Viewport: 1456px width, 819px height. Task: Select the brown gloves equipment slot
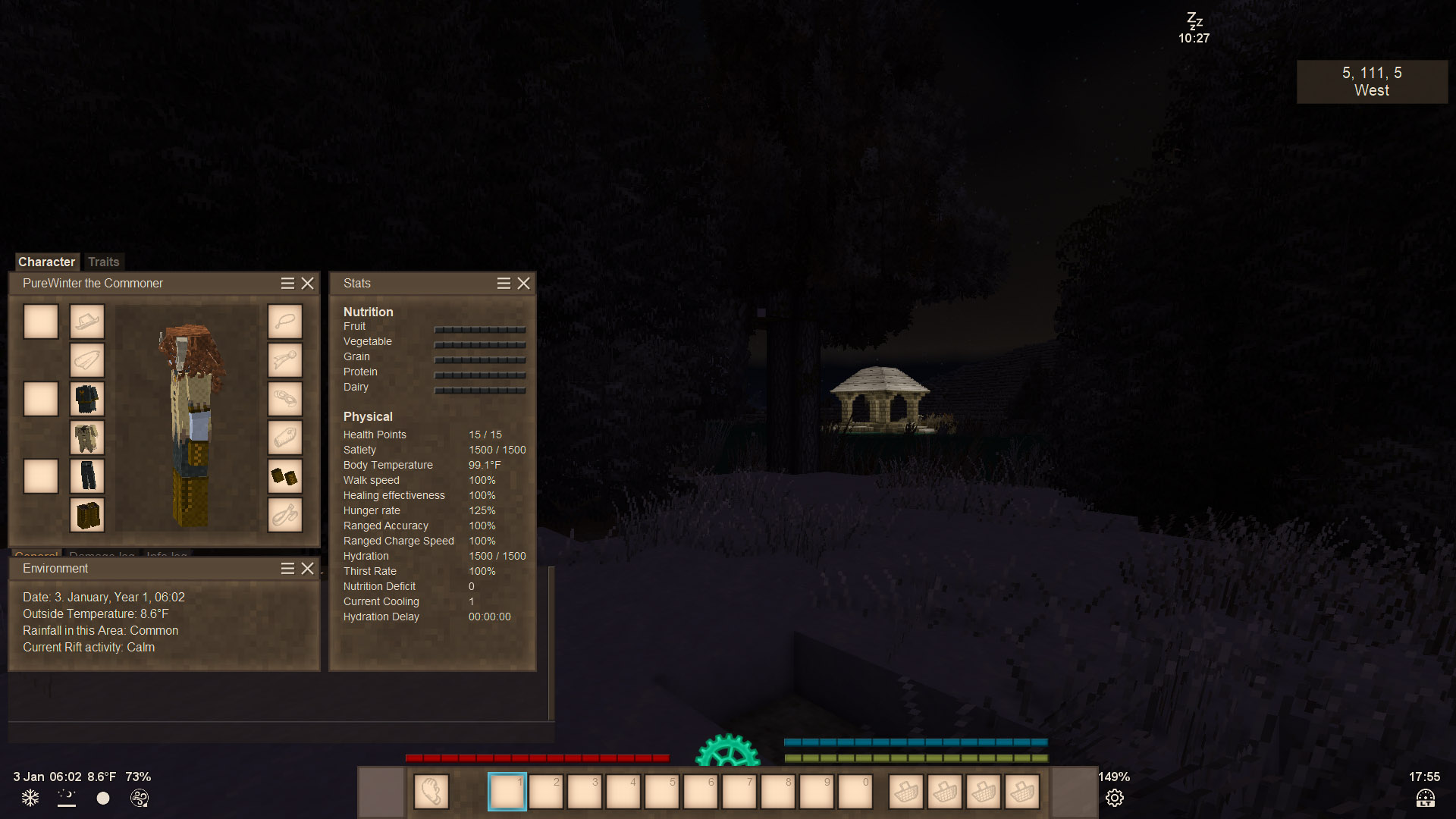coord(284,476)
